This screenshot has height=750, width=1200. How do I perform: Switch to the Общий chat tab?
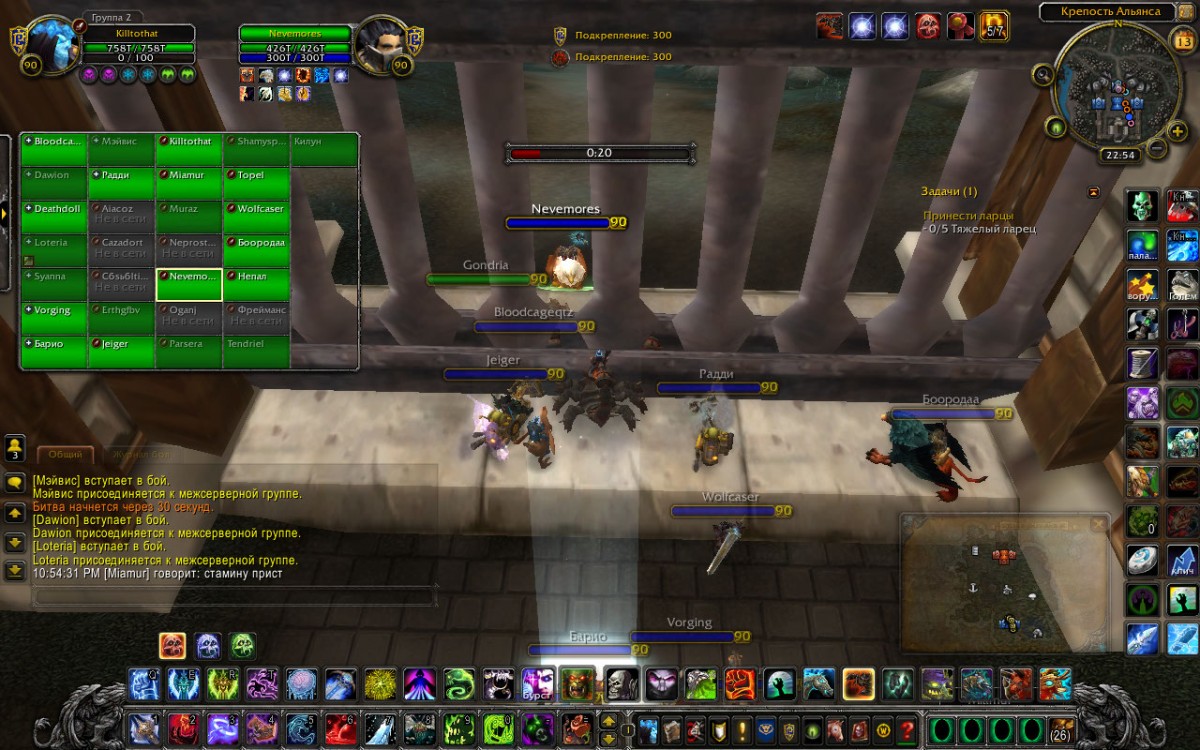click(66, 454)
